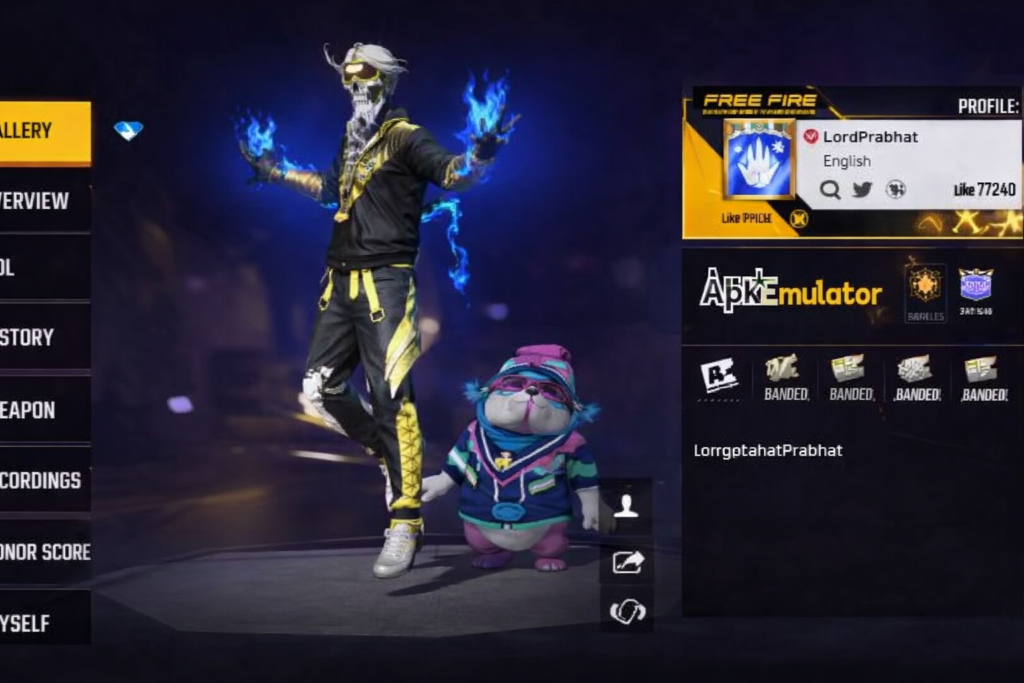Open the Twitter bird icon link
This screenshot has width=1024, height=683.
point(862,189)
